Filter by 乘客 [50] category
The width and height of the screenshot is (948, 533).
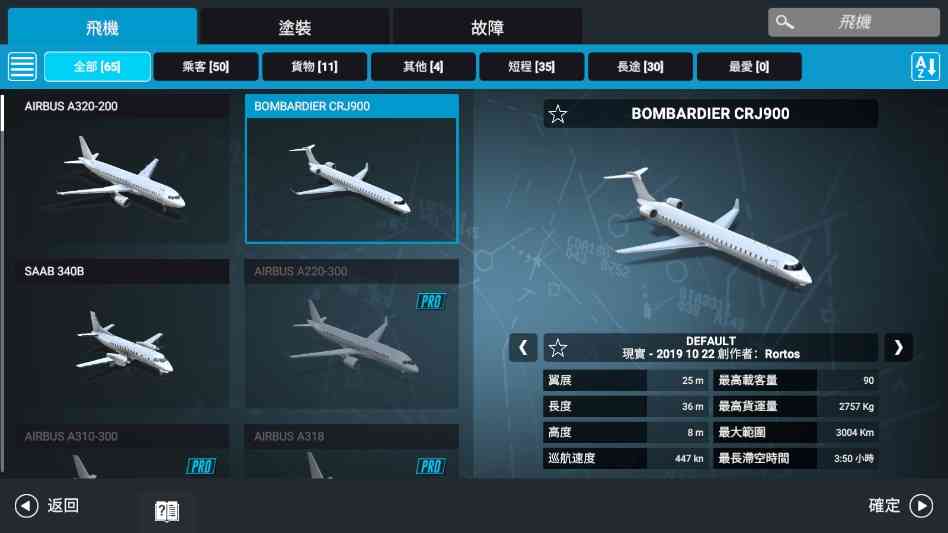[x=206, y=66]
